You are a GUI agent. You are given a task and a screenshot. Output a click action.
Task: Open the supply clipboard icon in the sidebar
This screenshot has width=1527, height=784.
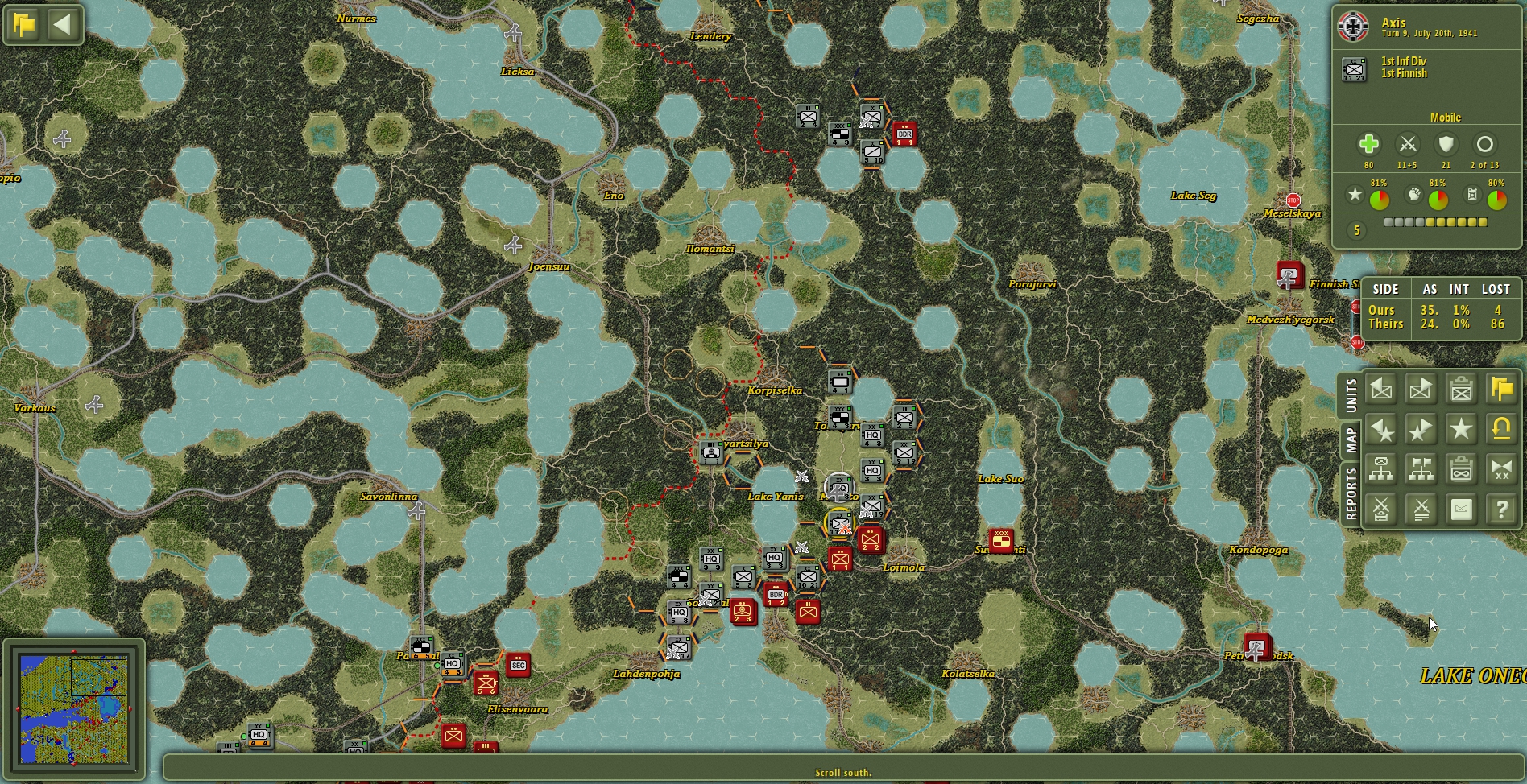click(1460, 469)
